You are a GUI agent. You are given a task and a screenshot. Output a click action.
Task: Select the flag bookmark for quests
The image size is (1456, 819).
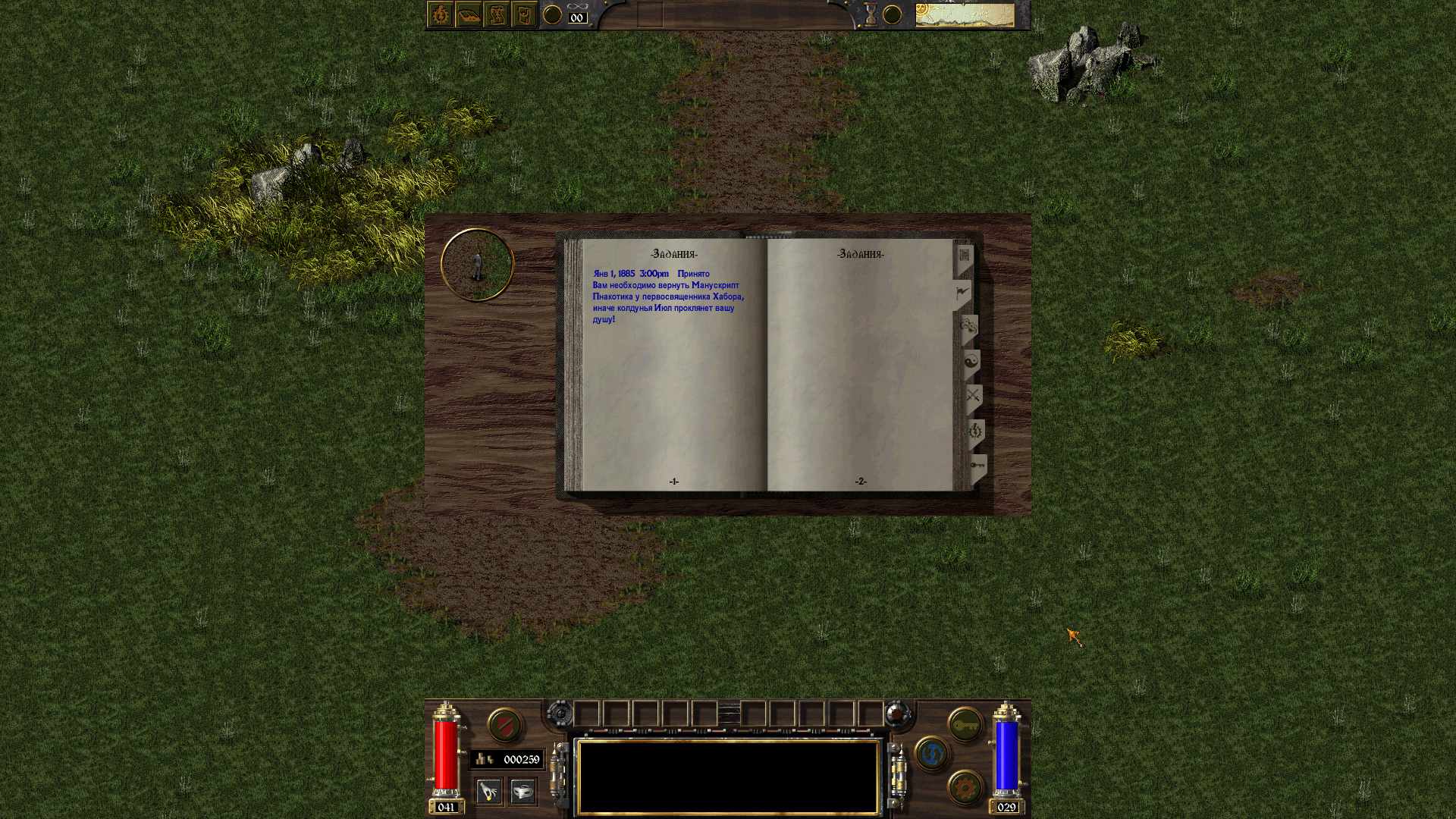[963, 291]
